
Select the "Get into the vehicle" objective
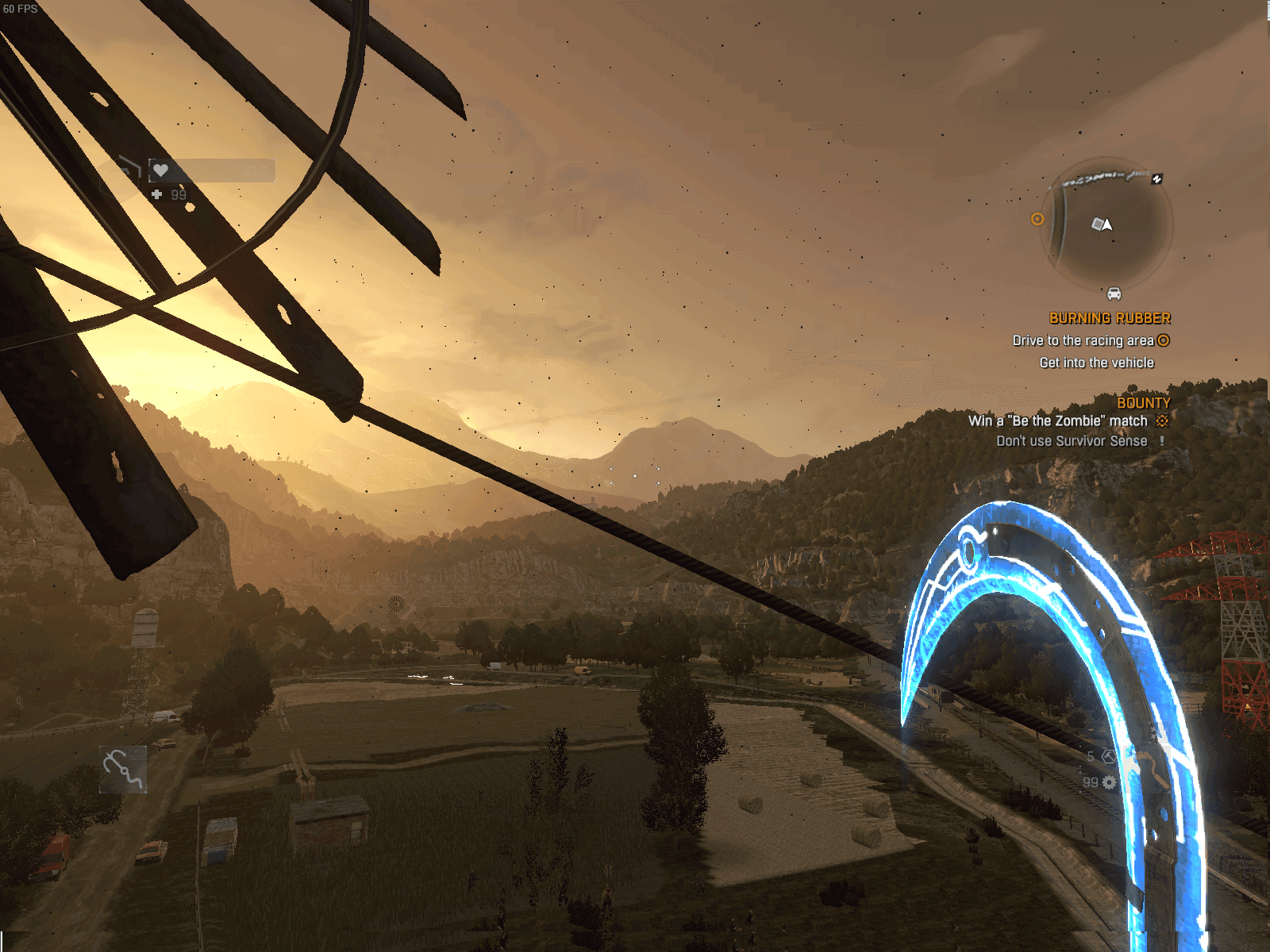click(x=1096, y=363)
